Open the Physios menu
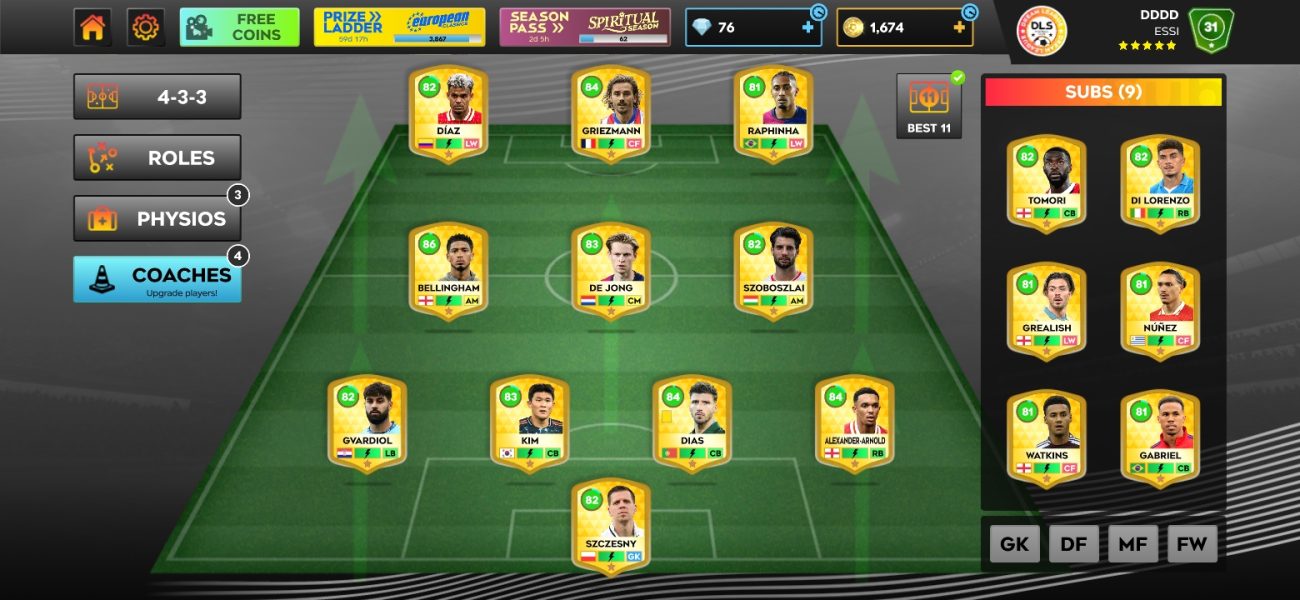 [x=157, y=219]
